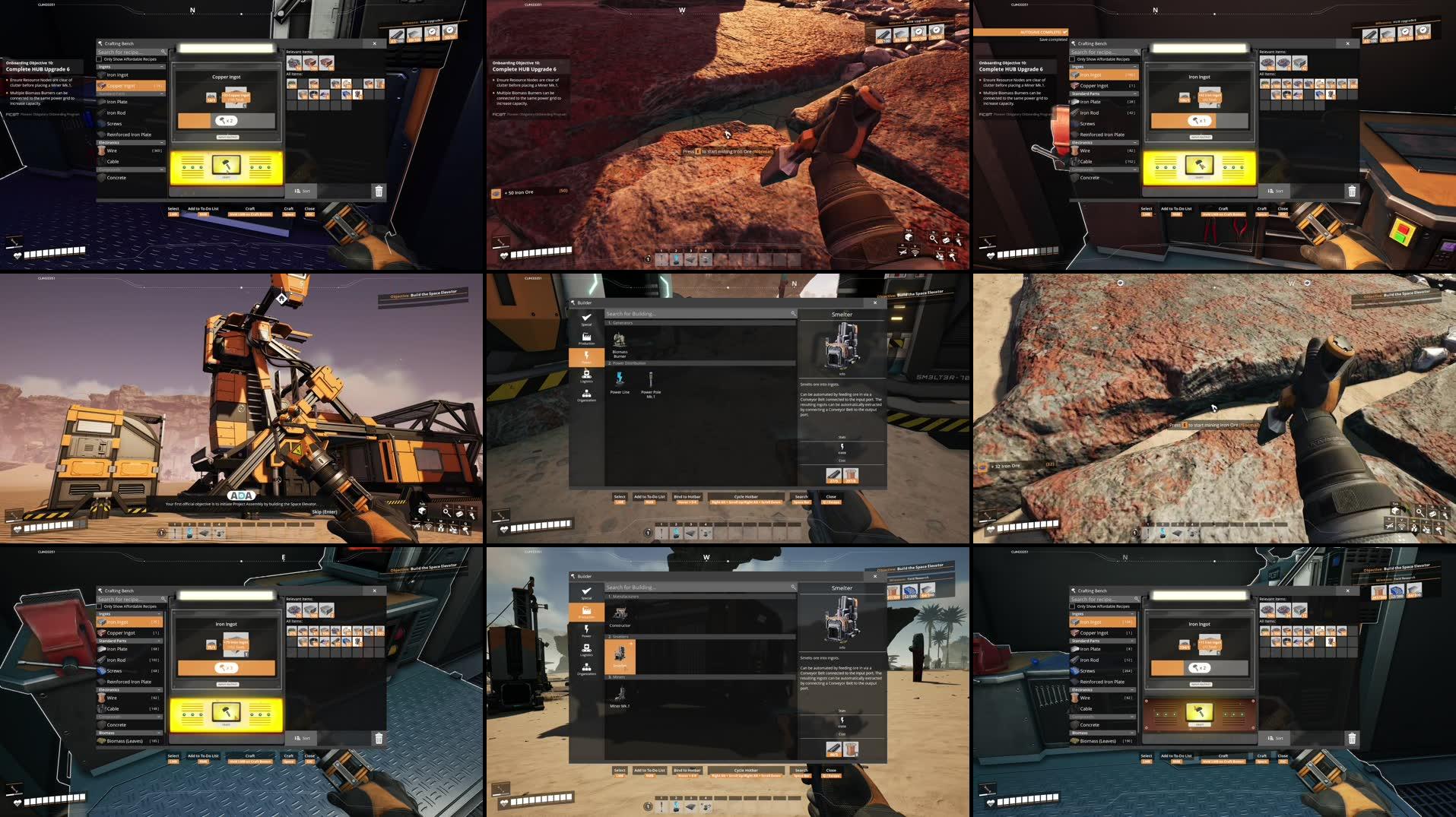Skip the ADA dialogue message
Image resolution: width=1456 pixels, height=817 pixels.
(x=324, y=511)
